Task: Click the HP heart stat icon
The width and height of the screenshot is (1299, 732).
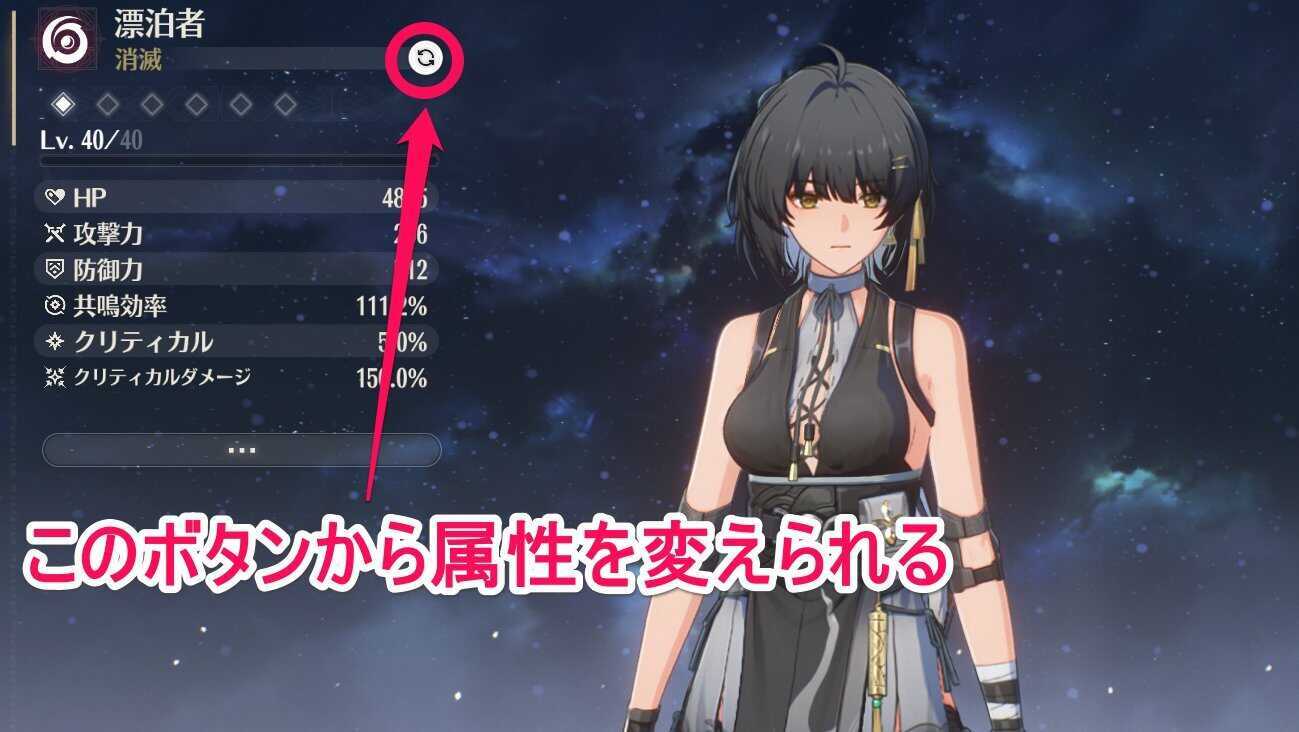Action: [x=58, y=196]
